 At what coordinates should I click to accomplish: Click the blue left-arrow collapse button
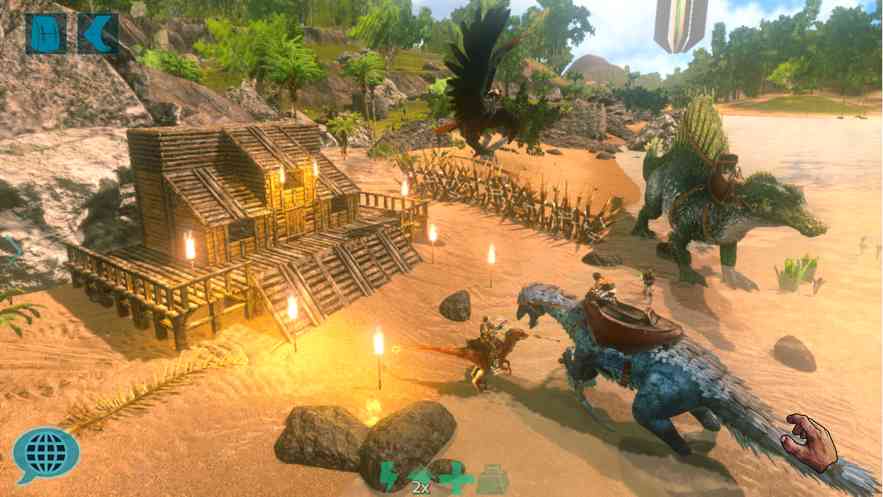pos(98,33)
